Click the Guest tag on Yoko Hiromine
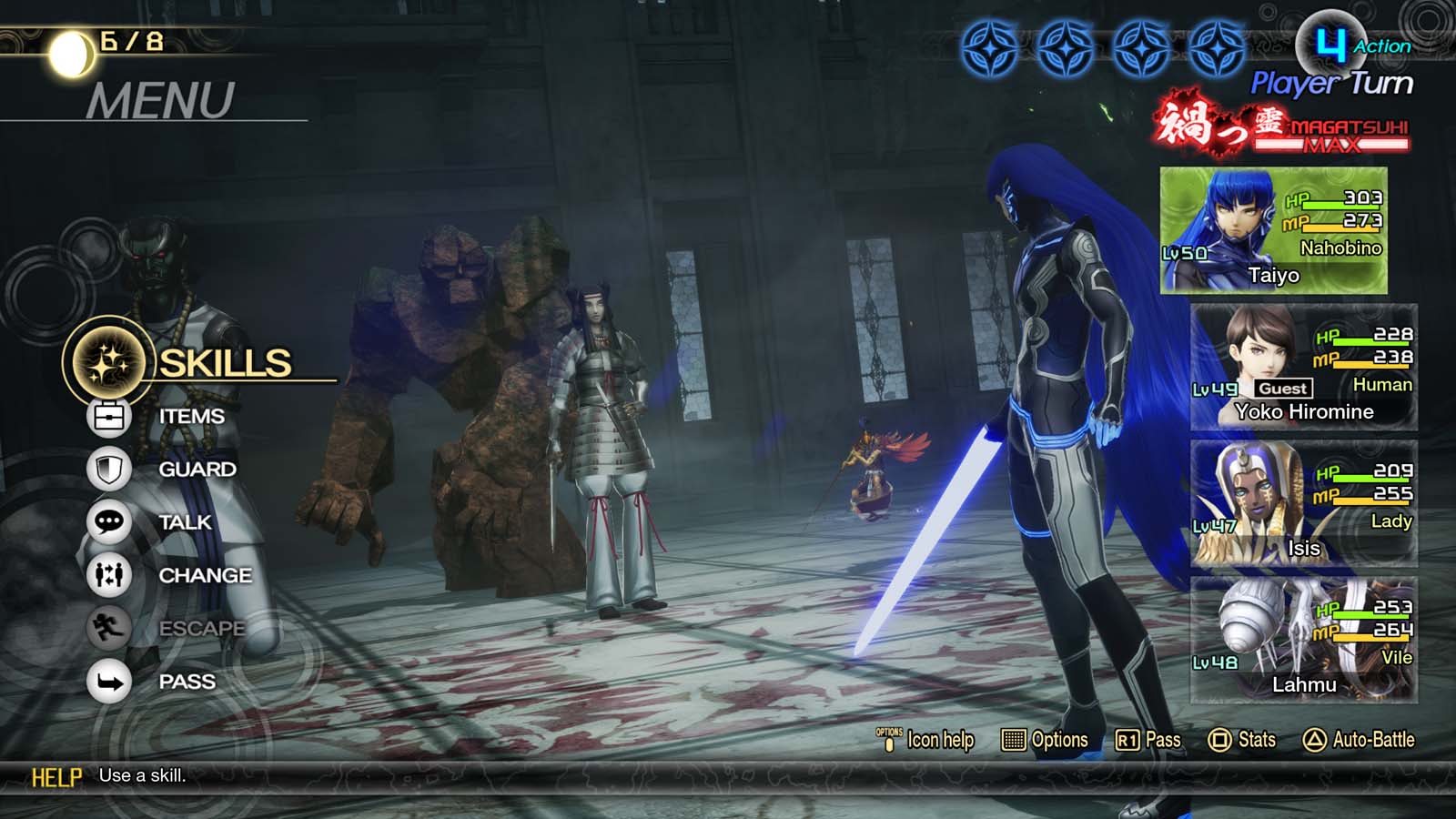The width and height of the screenshot is (1456, 819). coord(1283,389)
